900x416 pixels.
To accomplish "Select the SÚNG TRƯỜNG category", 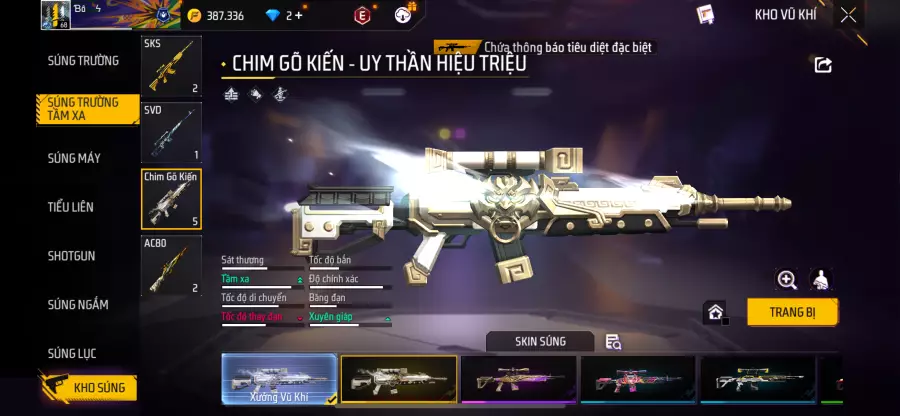I will (83, 61).
